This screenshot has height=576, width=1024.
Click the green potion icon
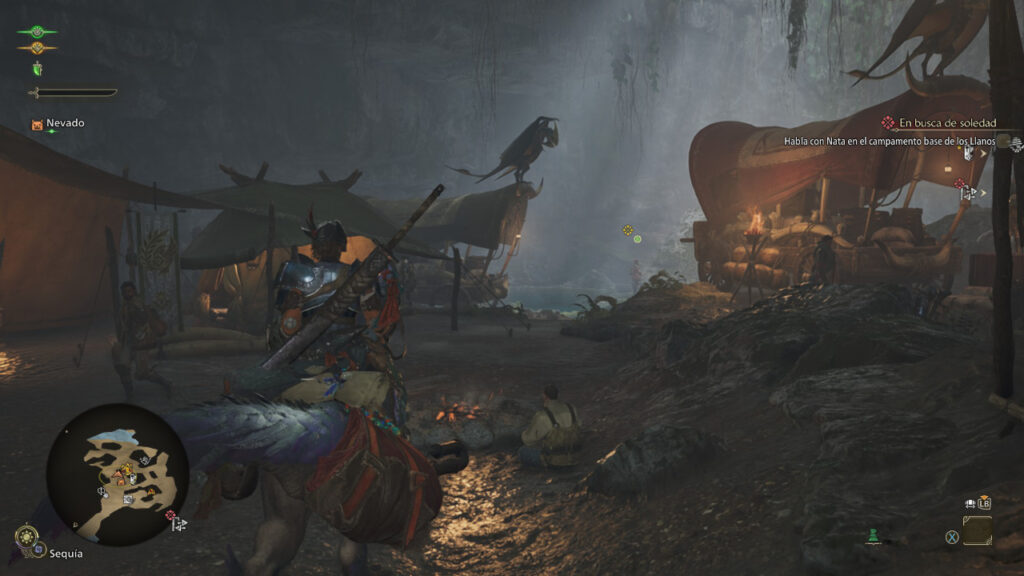[873, 537]
